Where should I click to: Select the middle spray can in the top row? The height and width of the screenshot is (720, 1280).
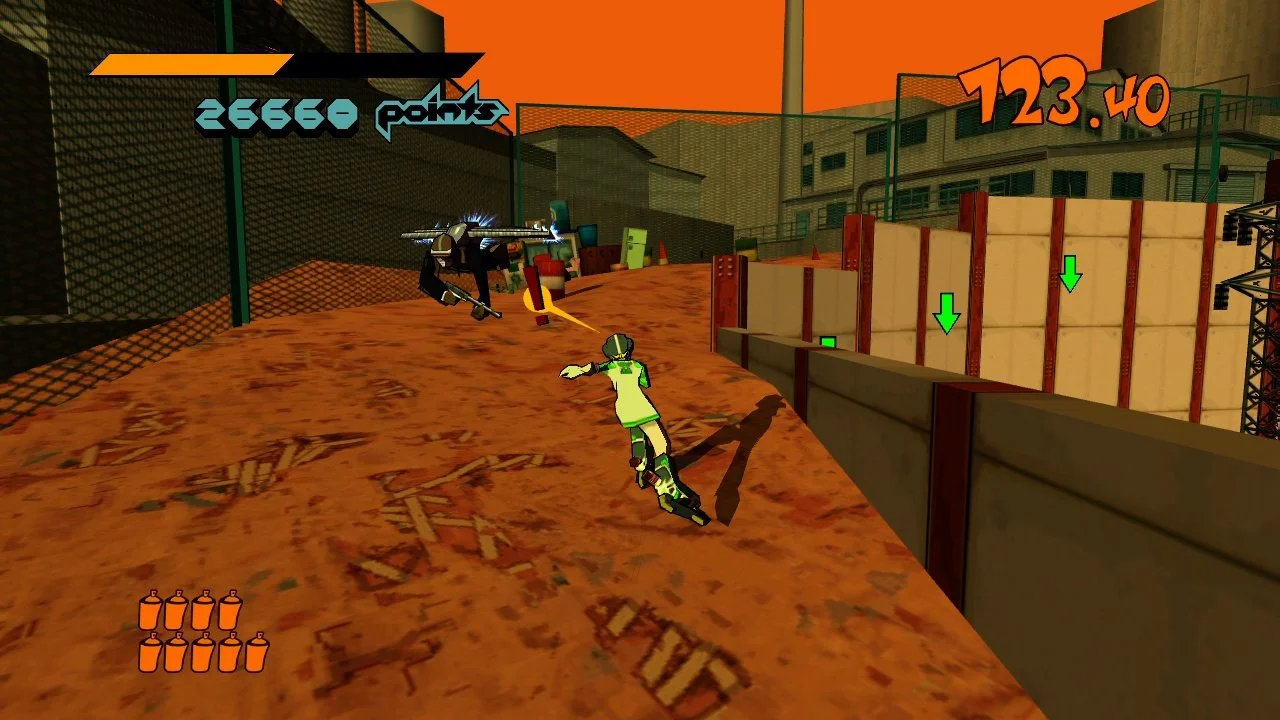190,612
